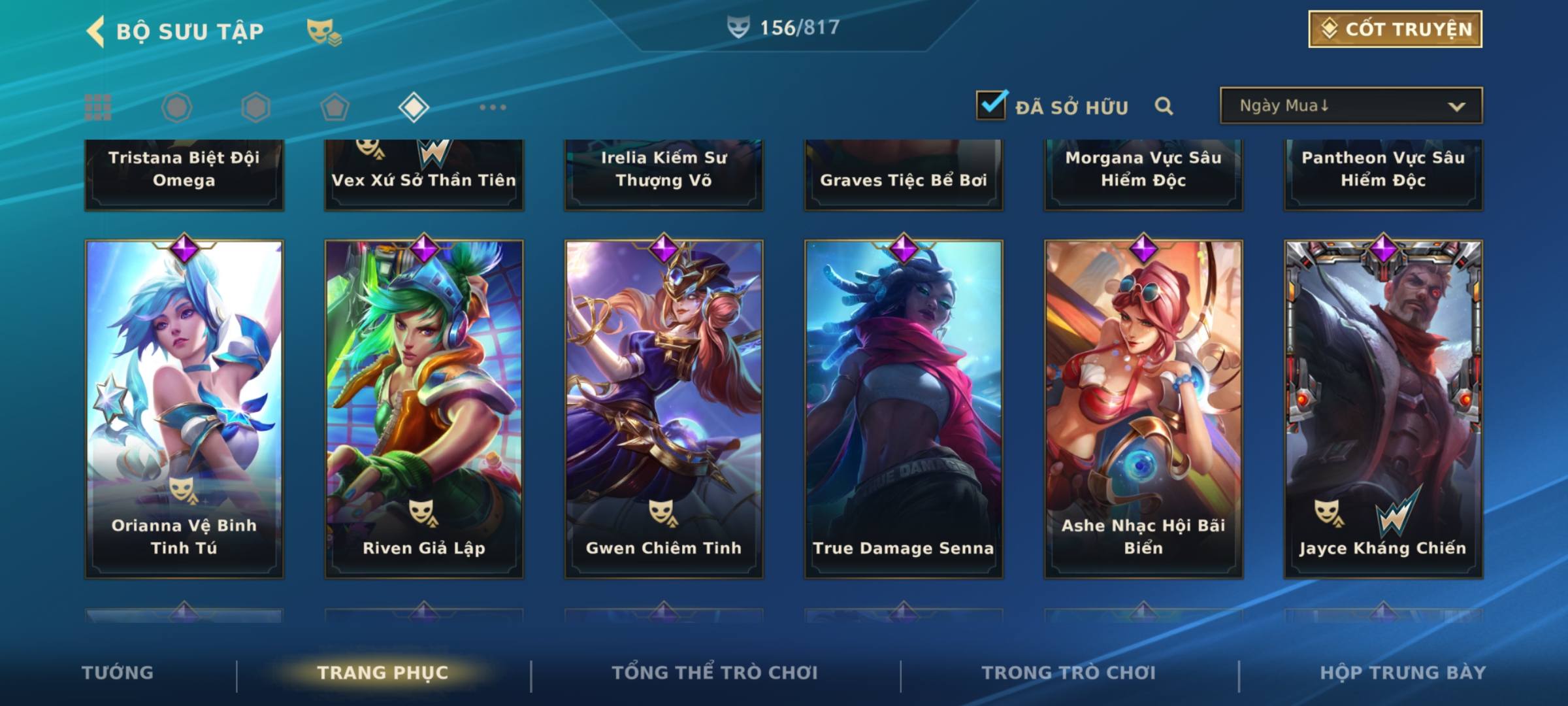Go to Hộp Trưng Bày tab
The height and width of the screenshot is (706, 1568).
click(1403, 673)
